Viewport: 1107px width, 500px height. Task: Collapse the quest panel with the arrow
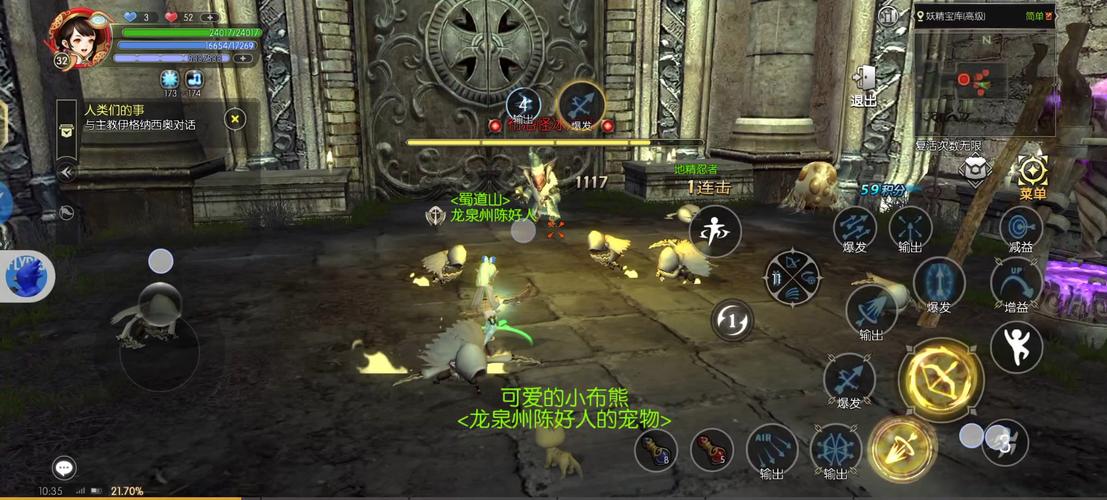coord(67,172)
